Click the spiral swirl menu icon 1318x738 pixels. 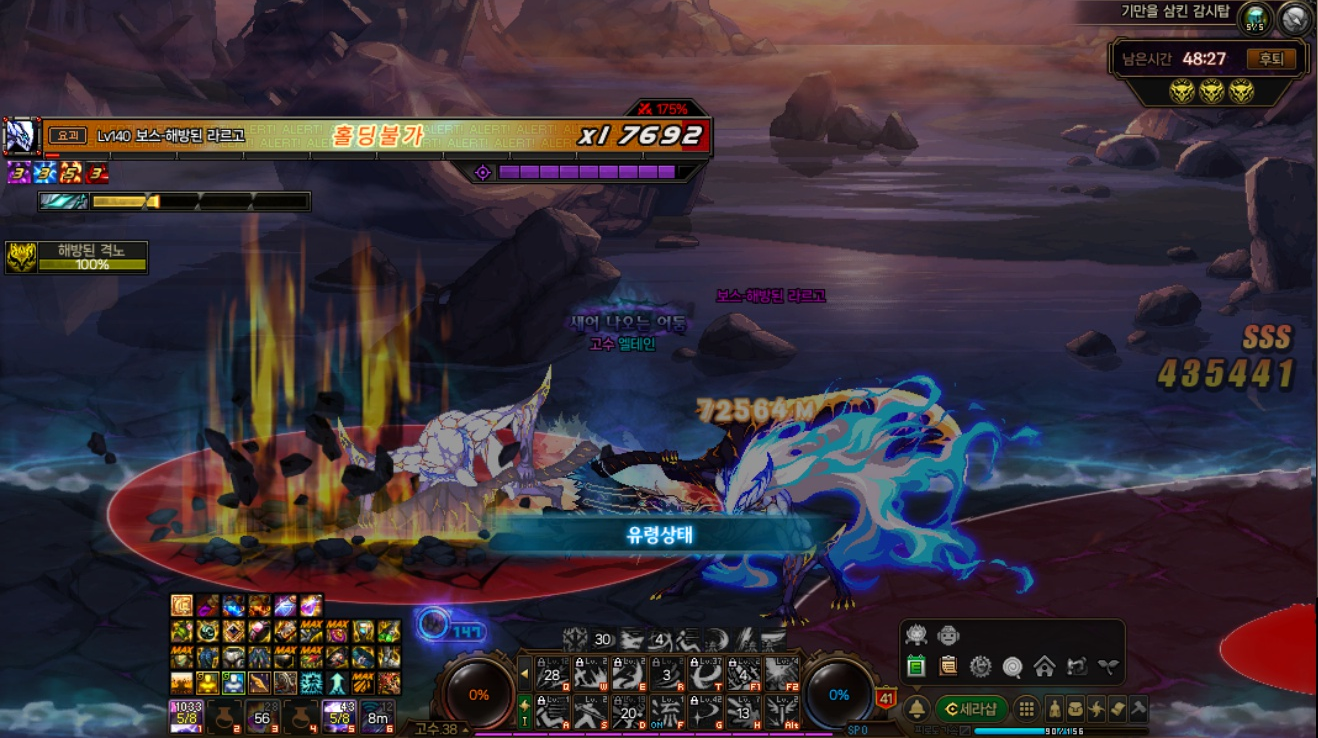coord(1012,666)
